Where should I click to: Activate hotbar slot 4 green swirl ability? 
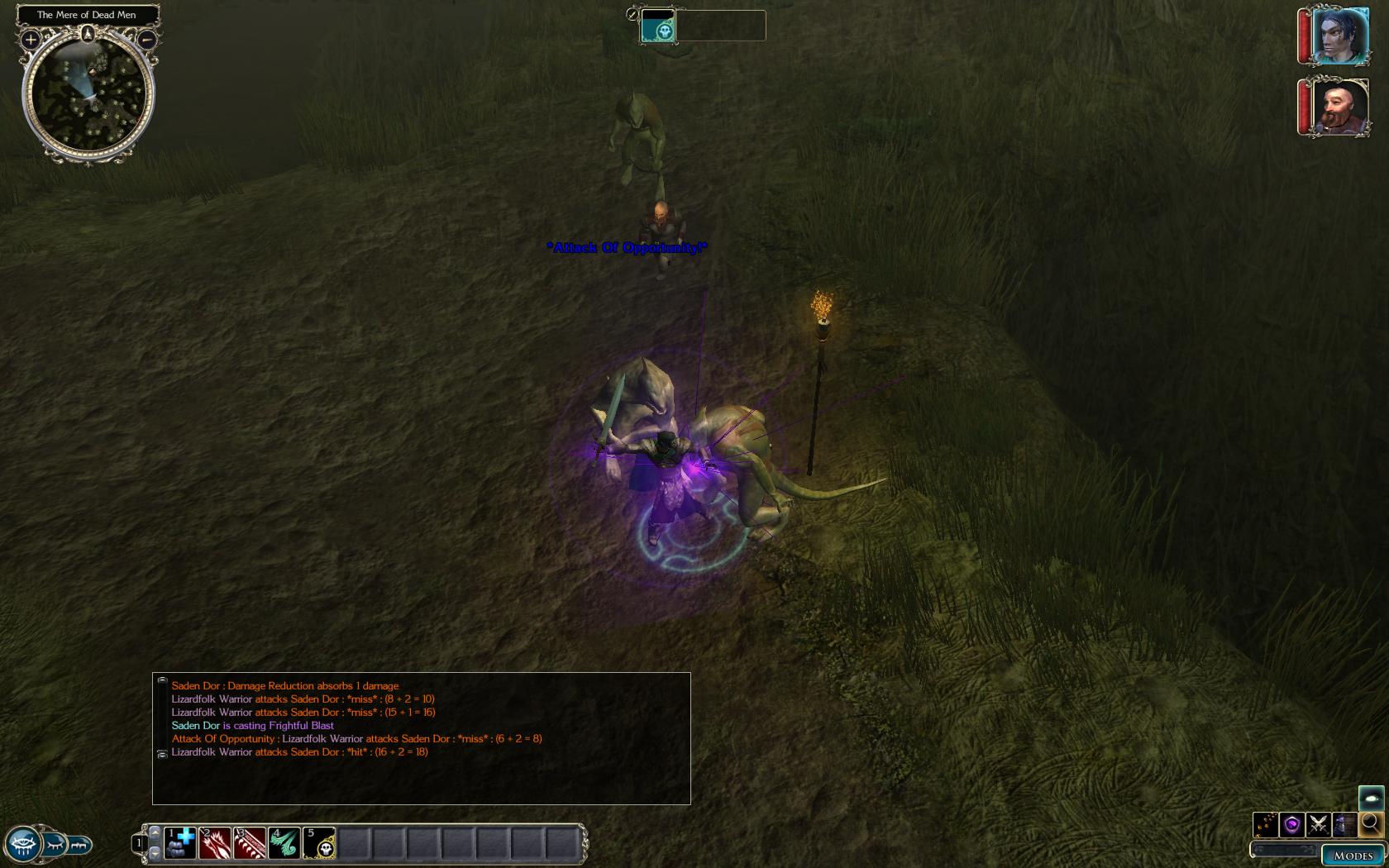(284, 843)
